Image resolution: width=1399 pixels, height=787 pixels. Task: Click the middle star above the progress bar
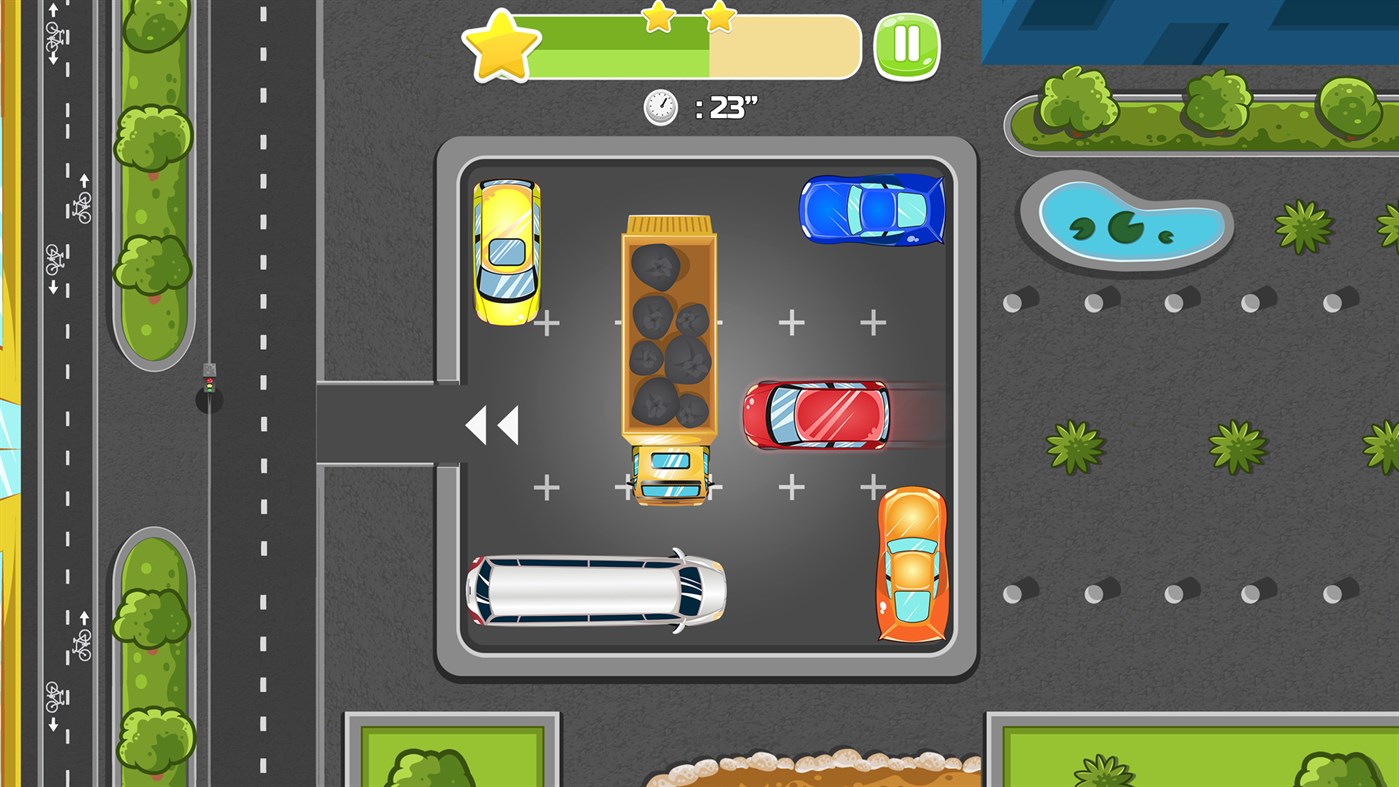657,18
